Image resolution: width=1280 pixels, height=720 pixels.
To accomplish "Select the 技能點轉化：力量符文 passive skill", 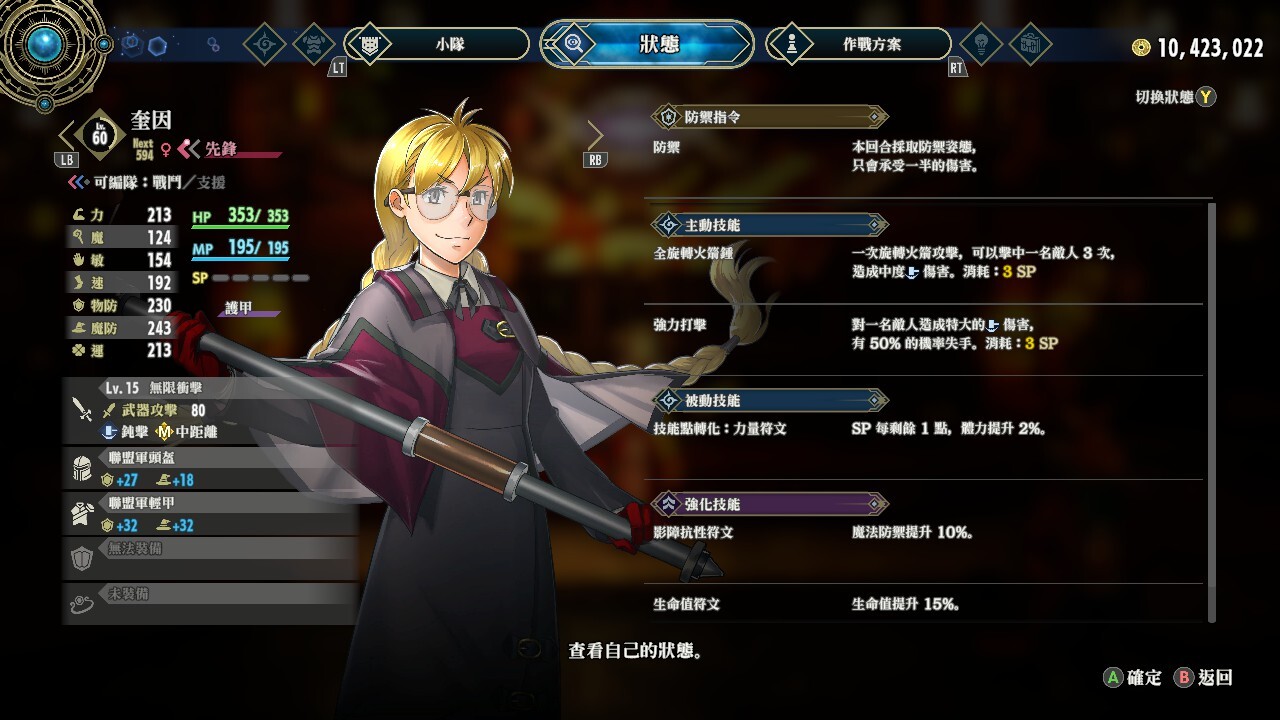I will tap(930, 428).
